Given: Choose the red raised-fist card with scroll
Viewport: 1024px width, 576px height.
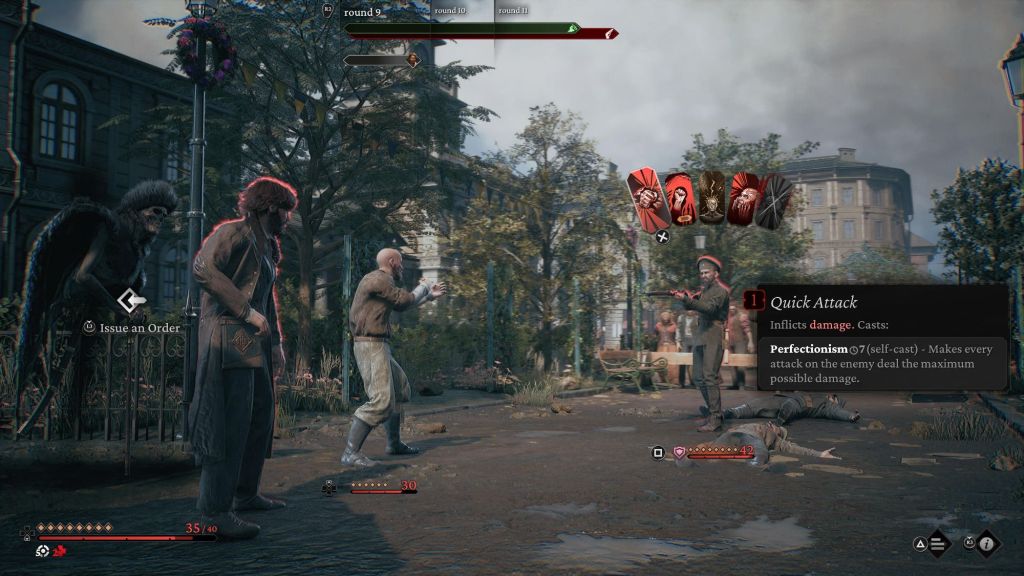Looking at the screenshot, I should [x=681, y=199].
